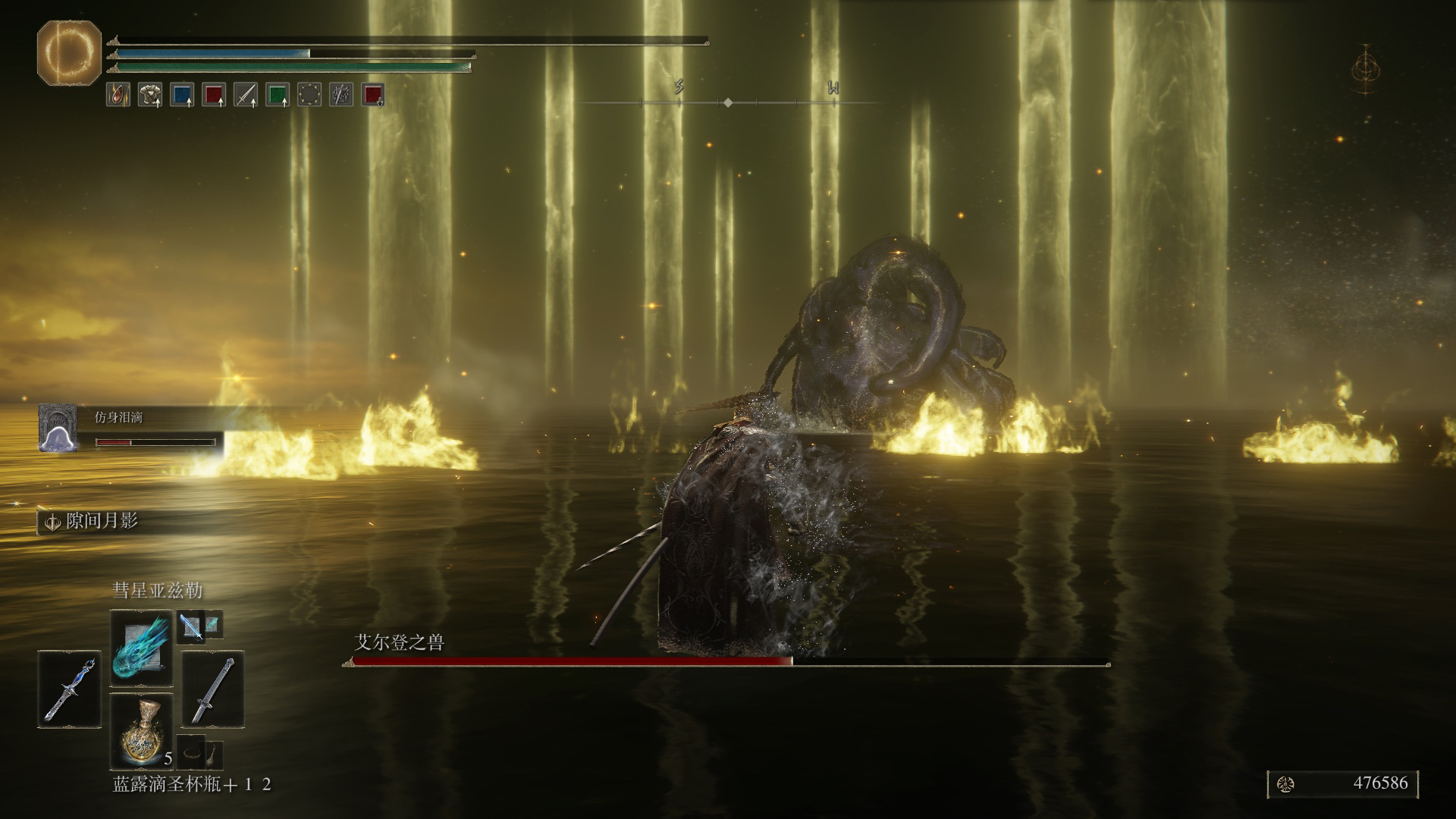Click the dagger and feathers status icon
Screen dimensions: 1456x819
point(341,95)
